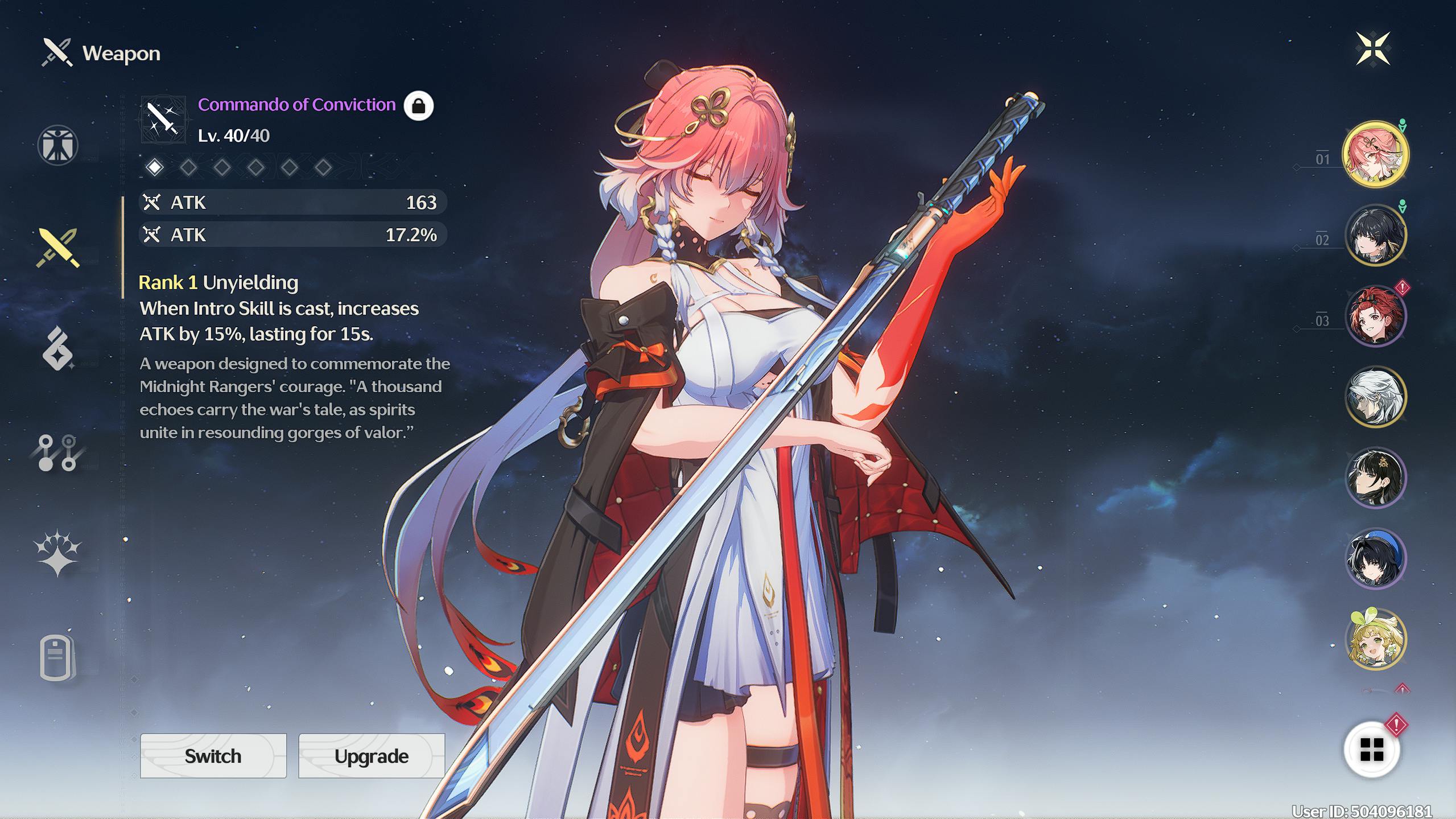This screenshot has height=819, width=1456.
Task: Select the white-haired character portrait
Action: coord(1375,397)
